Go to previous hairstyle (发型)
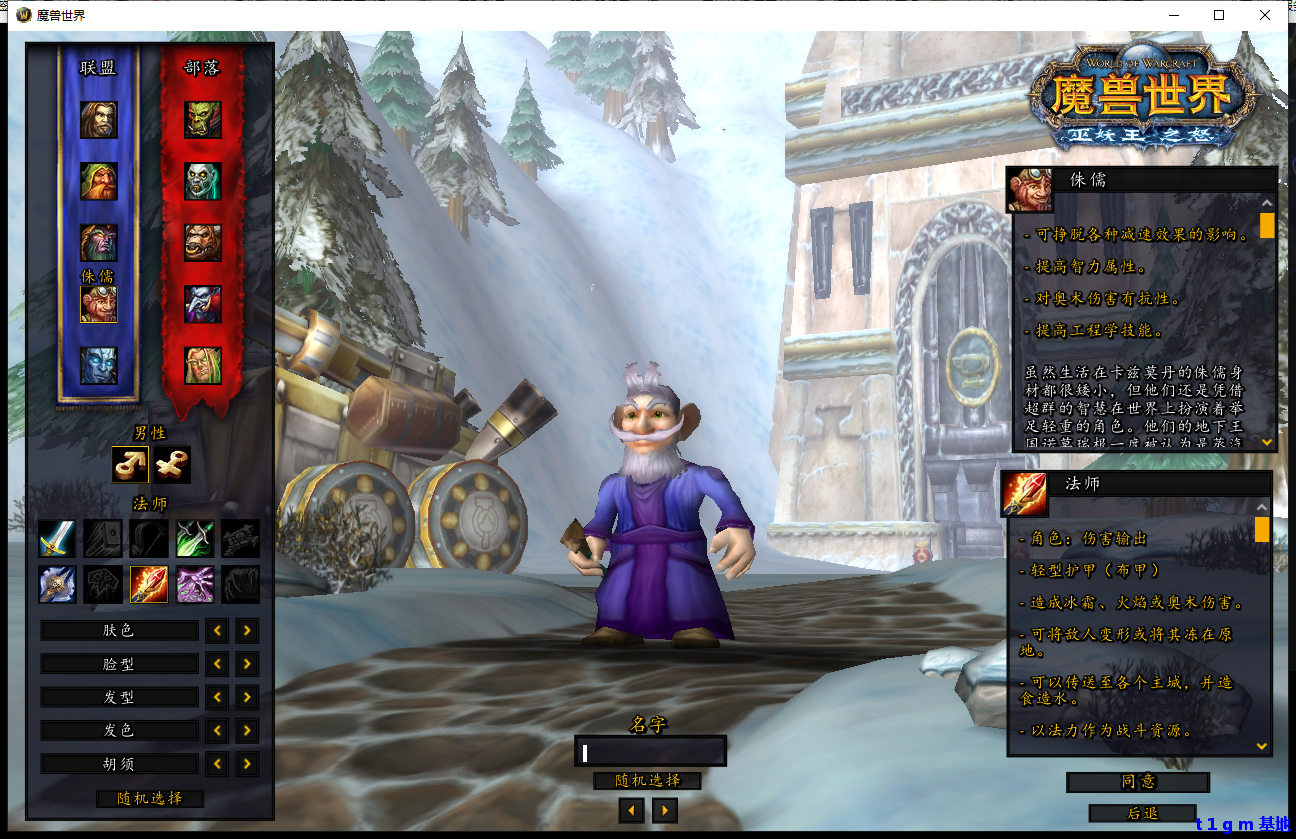The width and height of the screenshot is (1296, 839). [217, 697]
